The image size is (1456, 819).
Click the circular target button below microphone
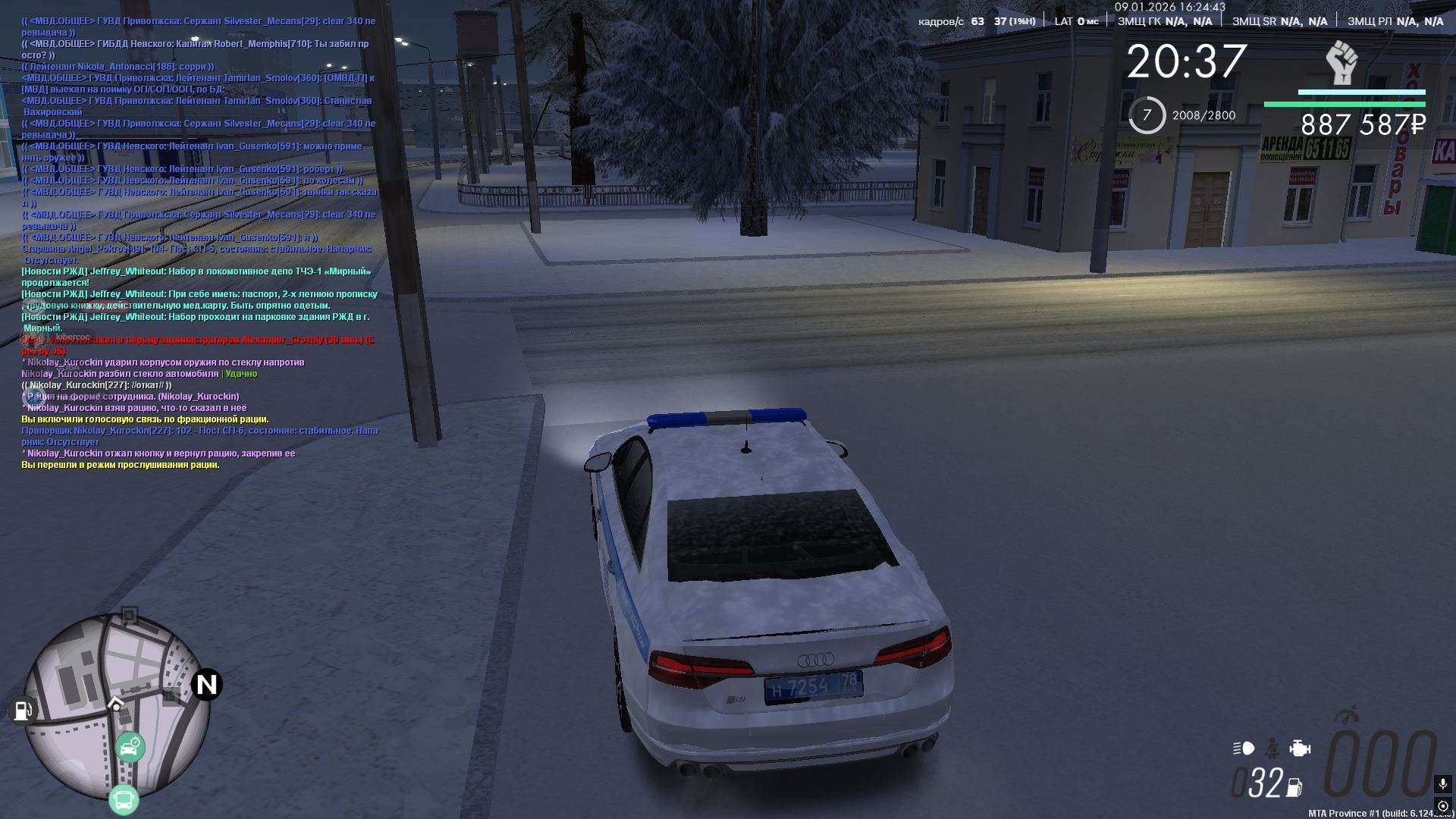click(1442, 805)
